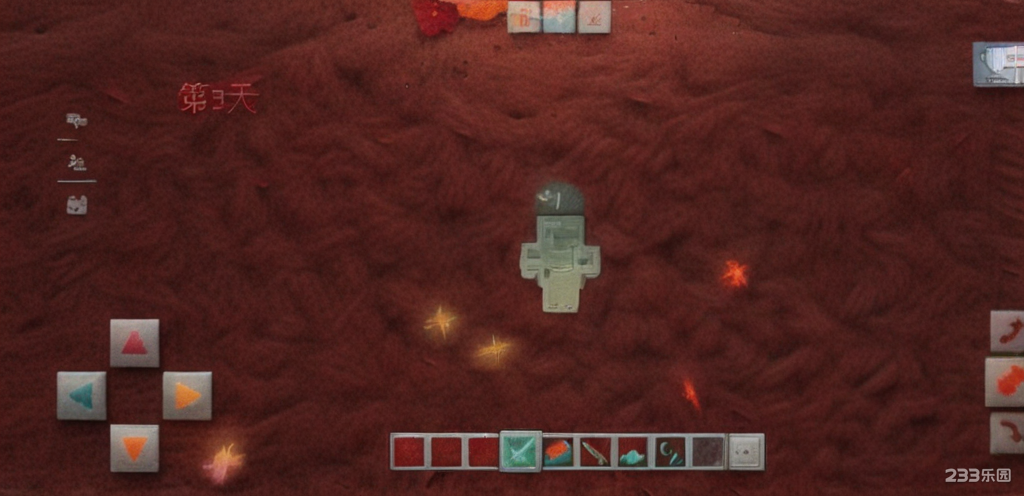Tap the orange right arrow button
1024x496 pixels.
coord(187,395)
